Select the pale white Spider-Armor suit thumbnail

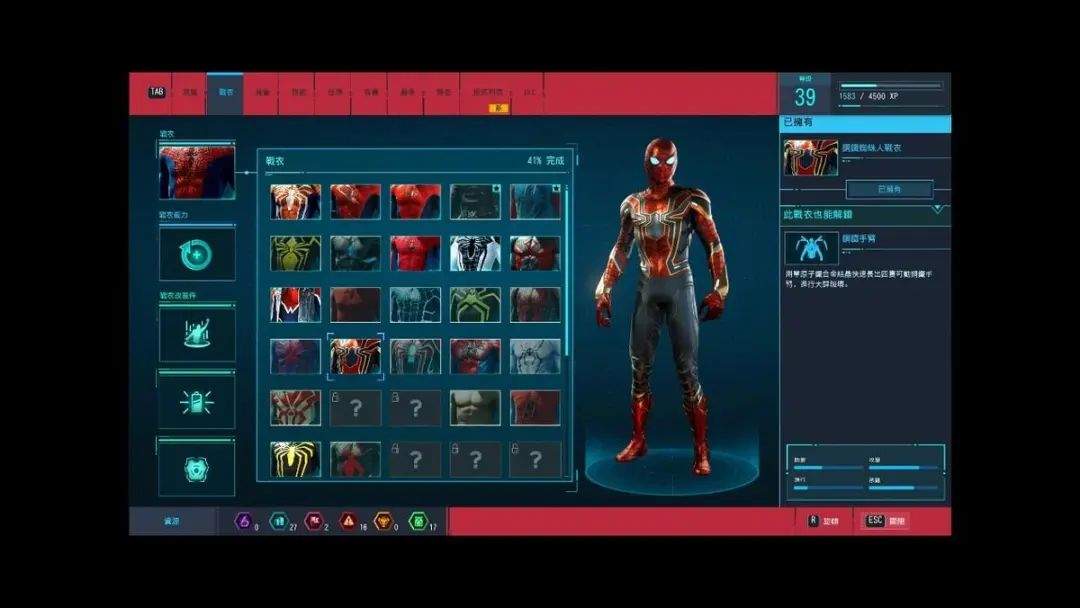(x=535, y=357)
